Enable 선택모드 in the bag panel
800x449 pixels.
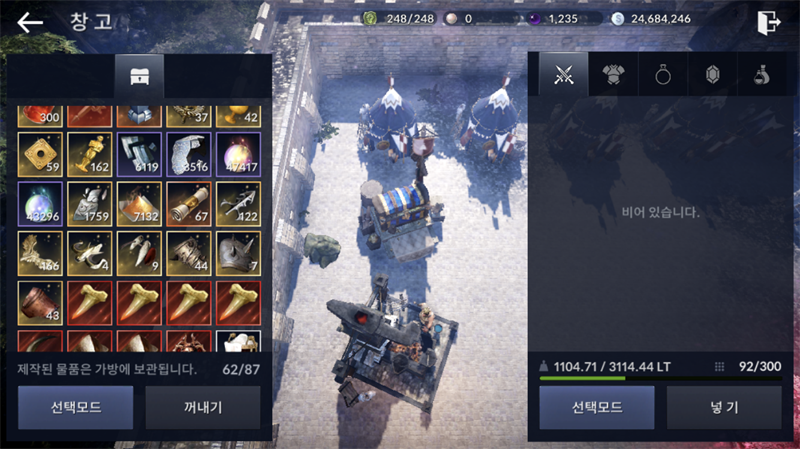(597, 407)
